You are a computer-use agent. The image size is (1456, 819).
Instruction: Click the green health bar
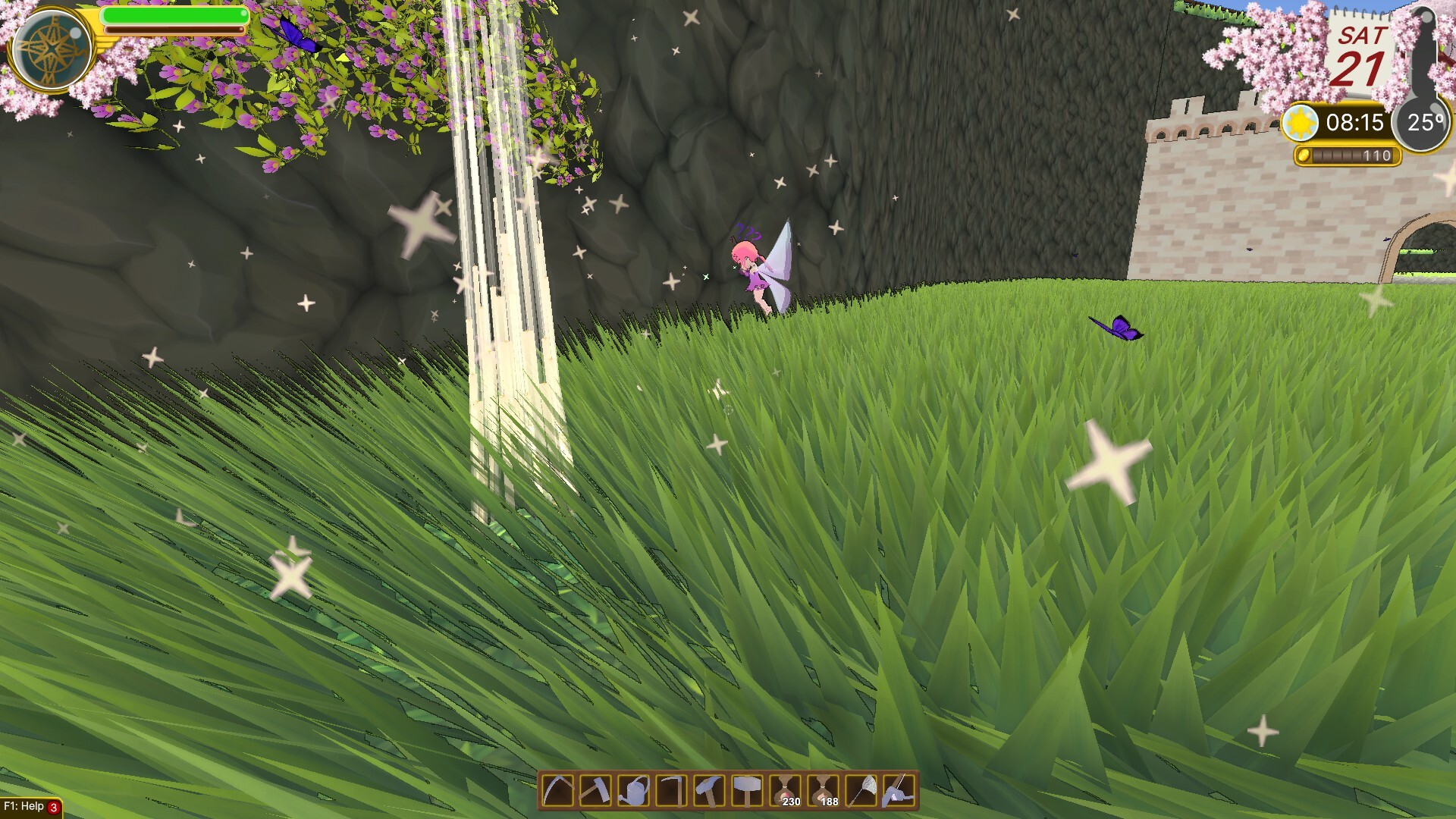pyautogui.click(x=174, y=15)
